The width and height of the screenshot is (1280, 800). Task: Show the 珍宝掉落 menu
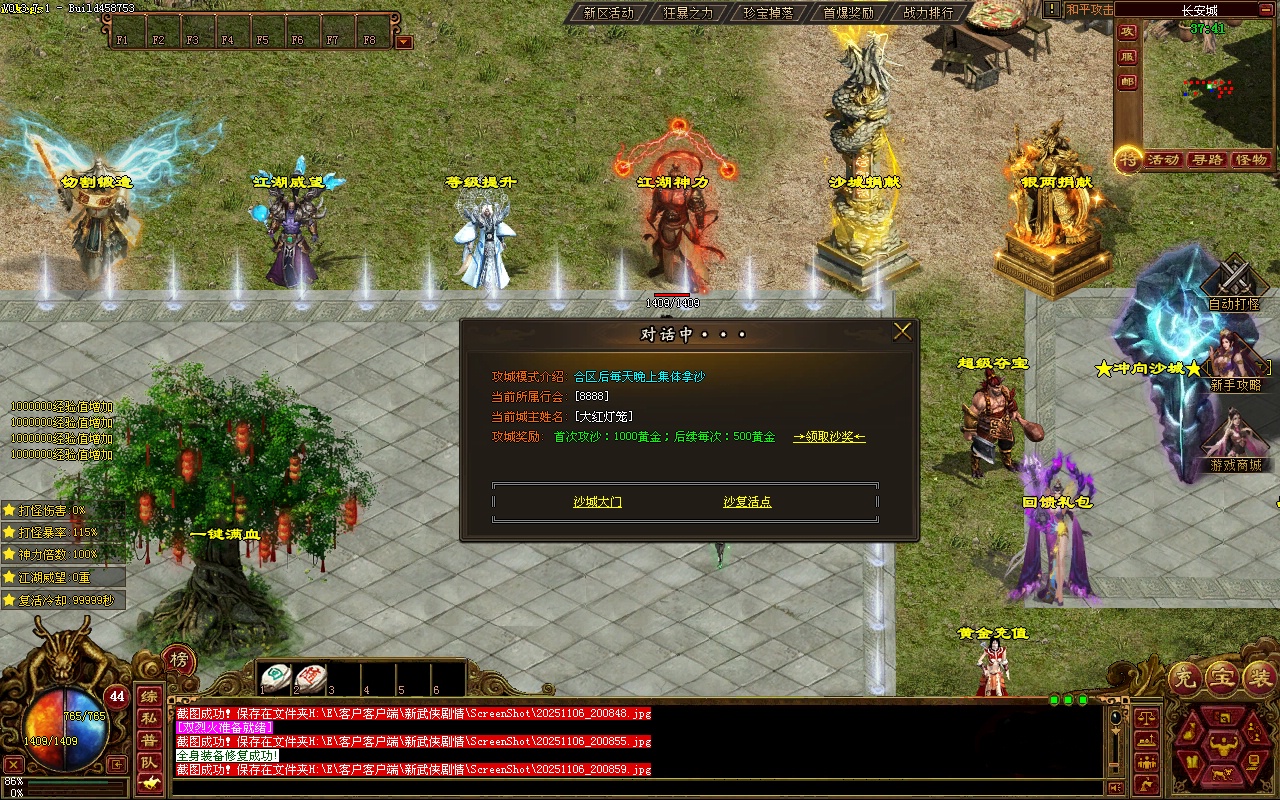pos(768,13)
